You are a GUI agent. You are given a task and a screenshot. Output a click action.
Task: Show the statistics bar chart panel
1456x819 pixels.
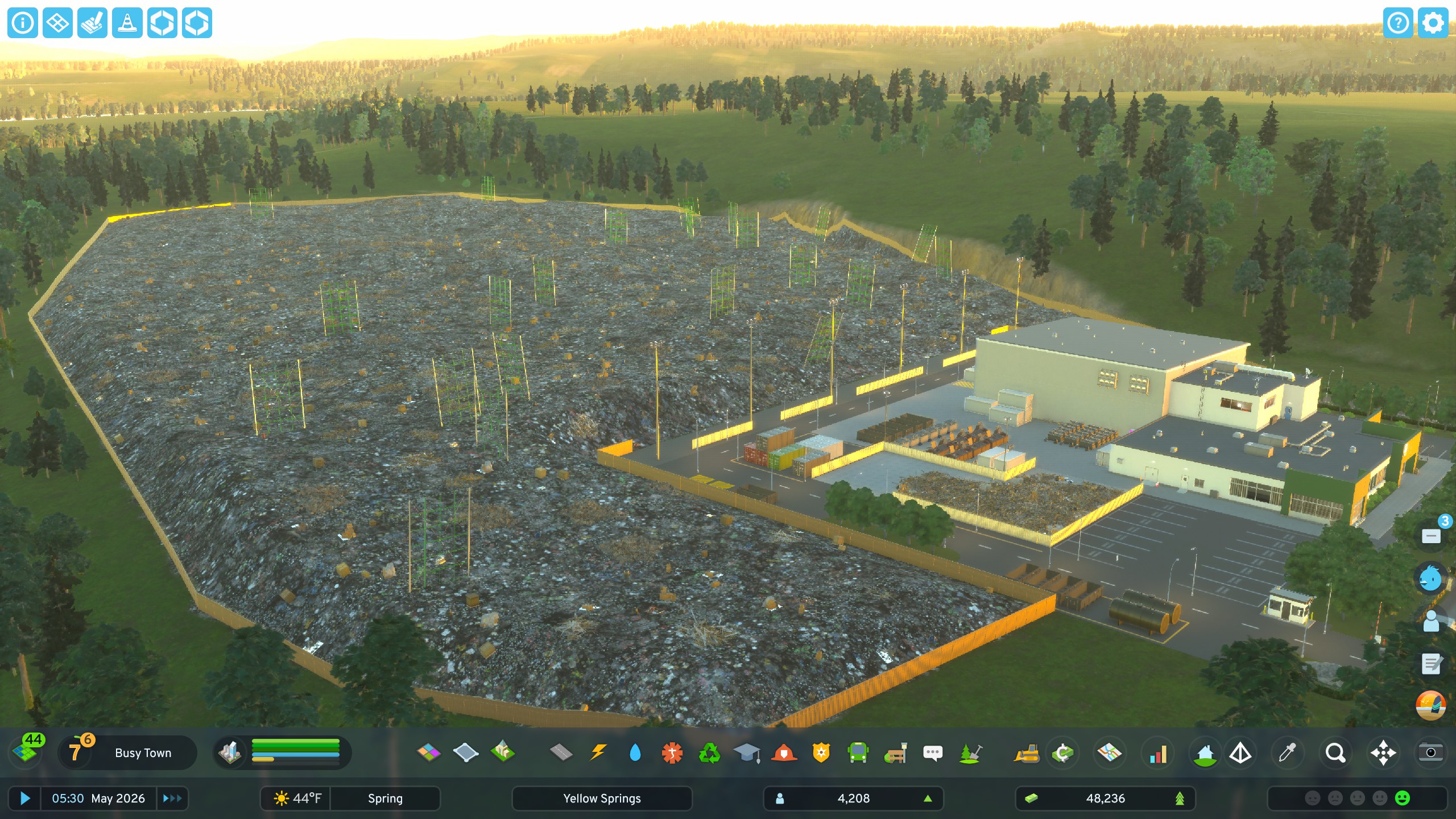coord(1158,753)
